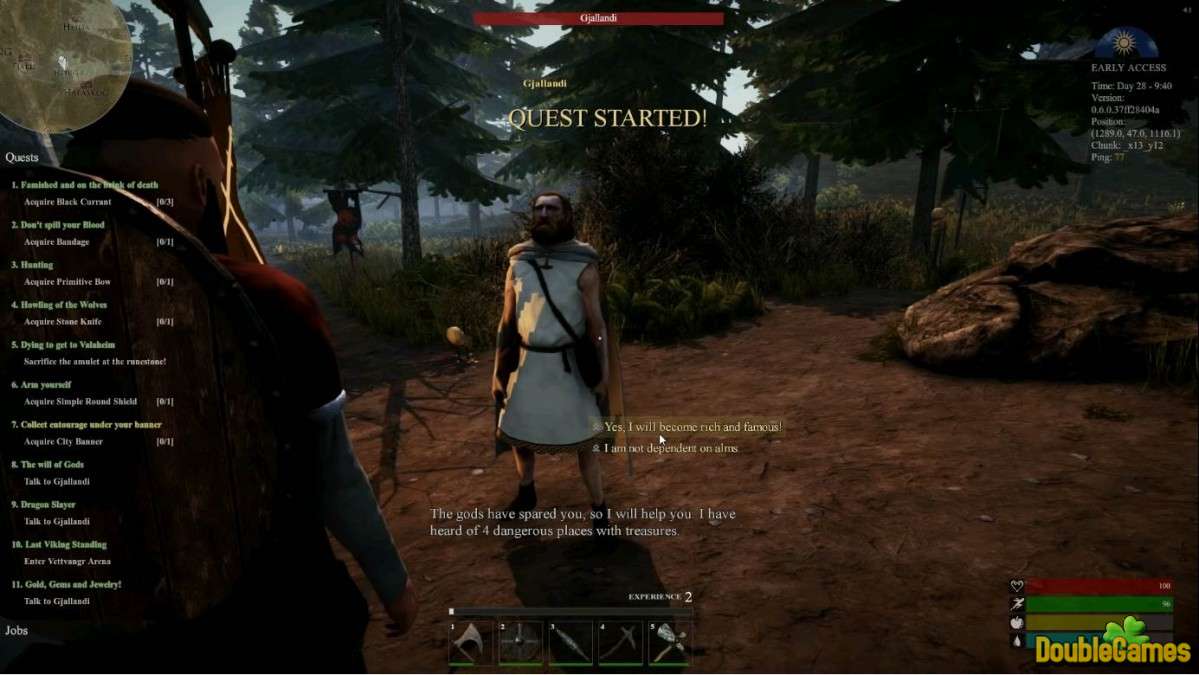Open the "Dragon Slayer" quest entry
Image resolution: width=1199 pixels, height=675 pixels.
pos(48,505)
